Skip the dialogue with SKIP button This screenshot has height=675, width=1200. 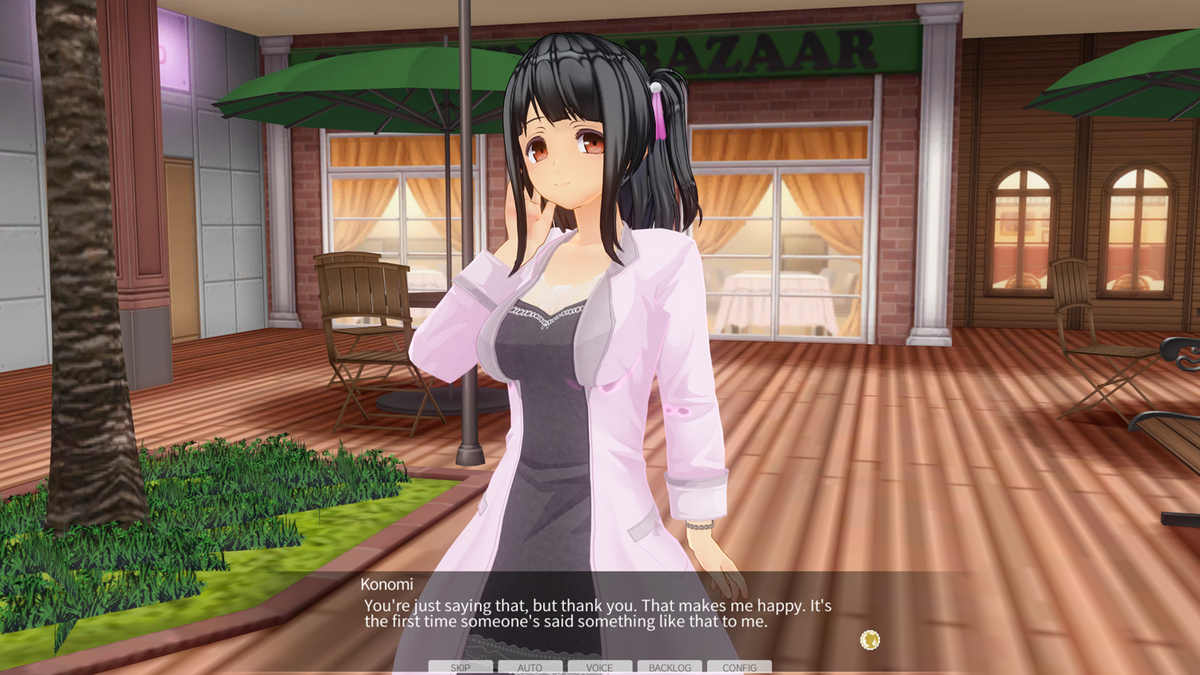(x=461, y=667)
